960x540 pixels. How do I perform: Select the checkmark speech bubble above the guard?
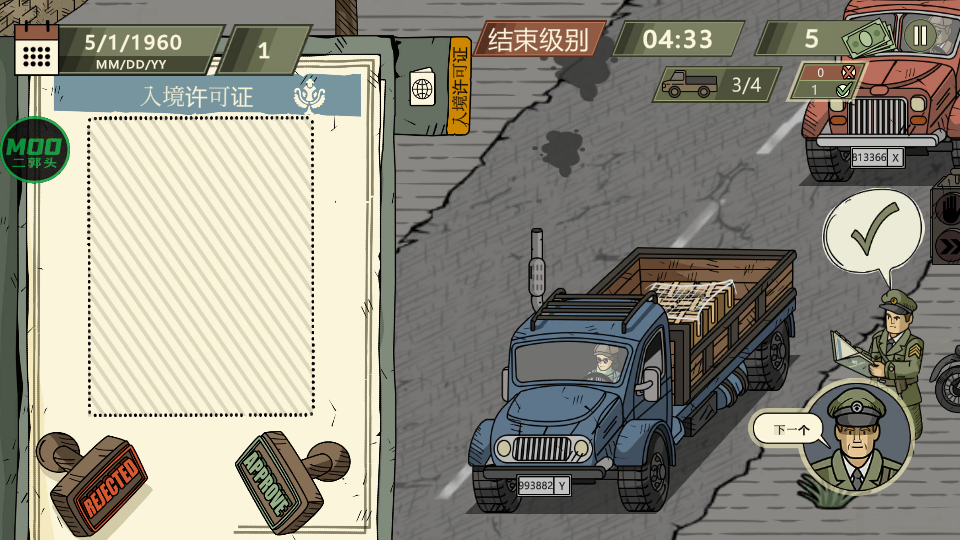(x=872, y=231)
